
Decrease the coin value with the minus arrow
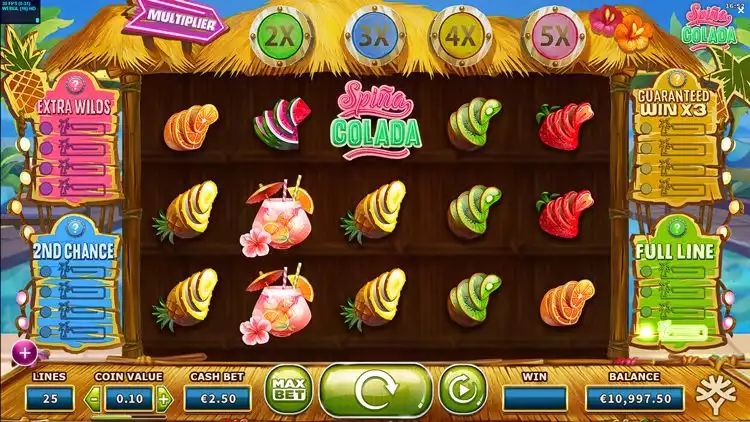[x=94, y=399]
